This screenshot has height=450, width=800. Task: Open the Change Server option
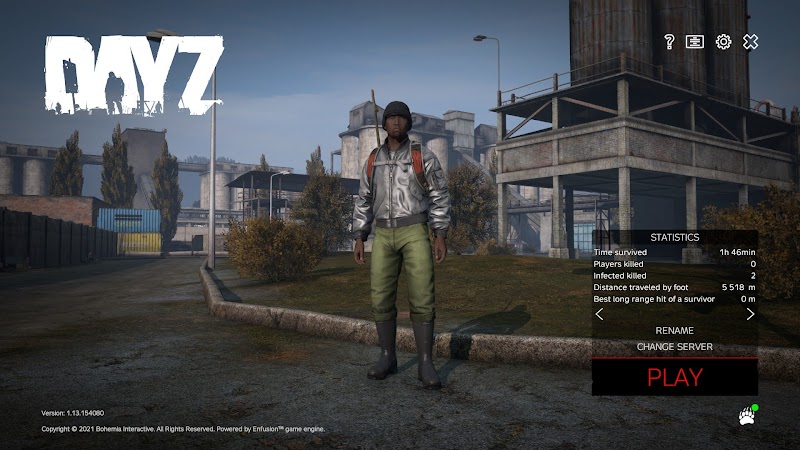674,347
